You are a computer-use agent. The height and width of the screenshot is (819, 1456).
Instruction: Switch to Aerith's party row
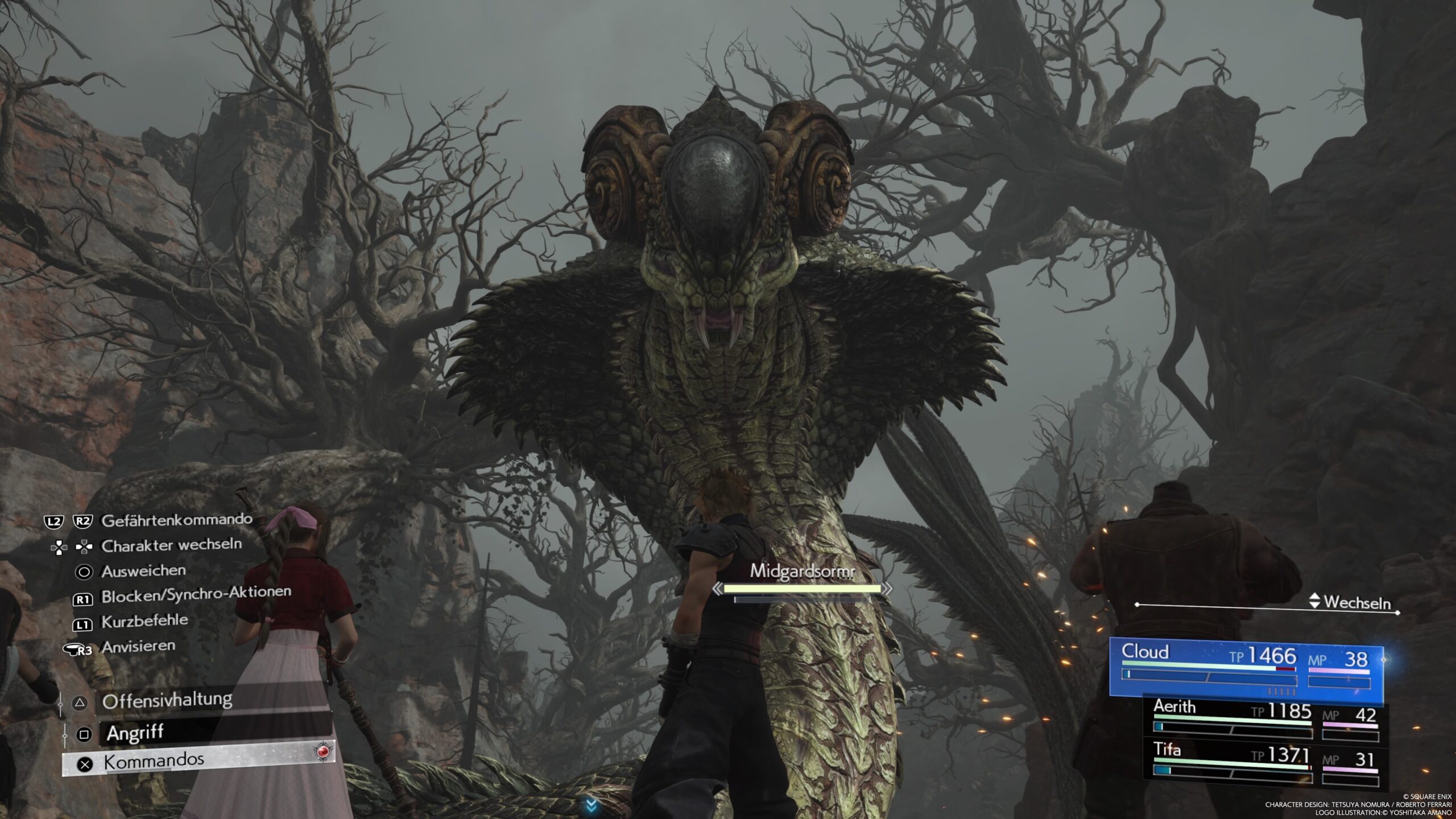coord(1264,719)
